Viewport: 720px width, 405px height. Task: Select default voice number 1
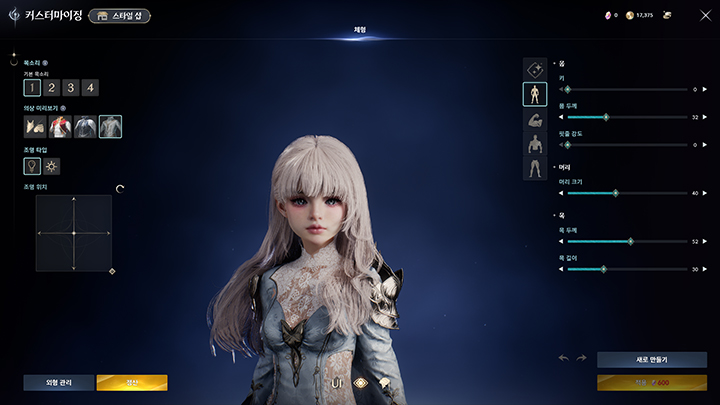click(32, 88)
